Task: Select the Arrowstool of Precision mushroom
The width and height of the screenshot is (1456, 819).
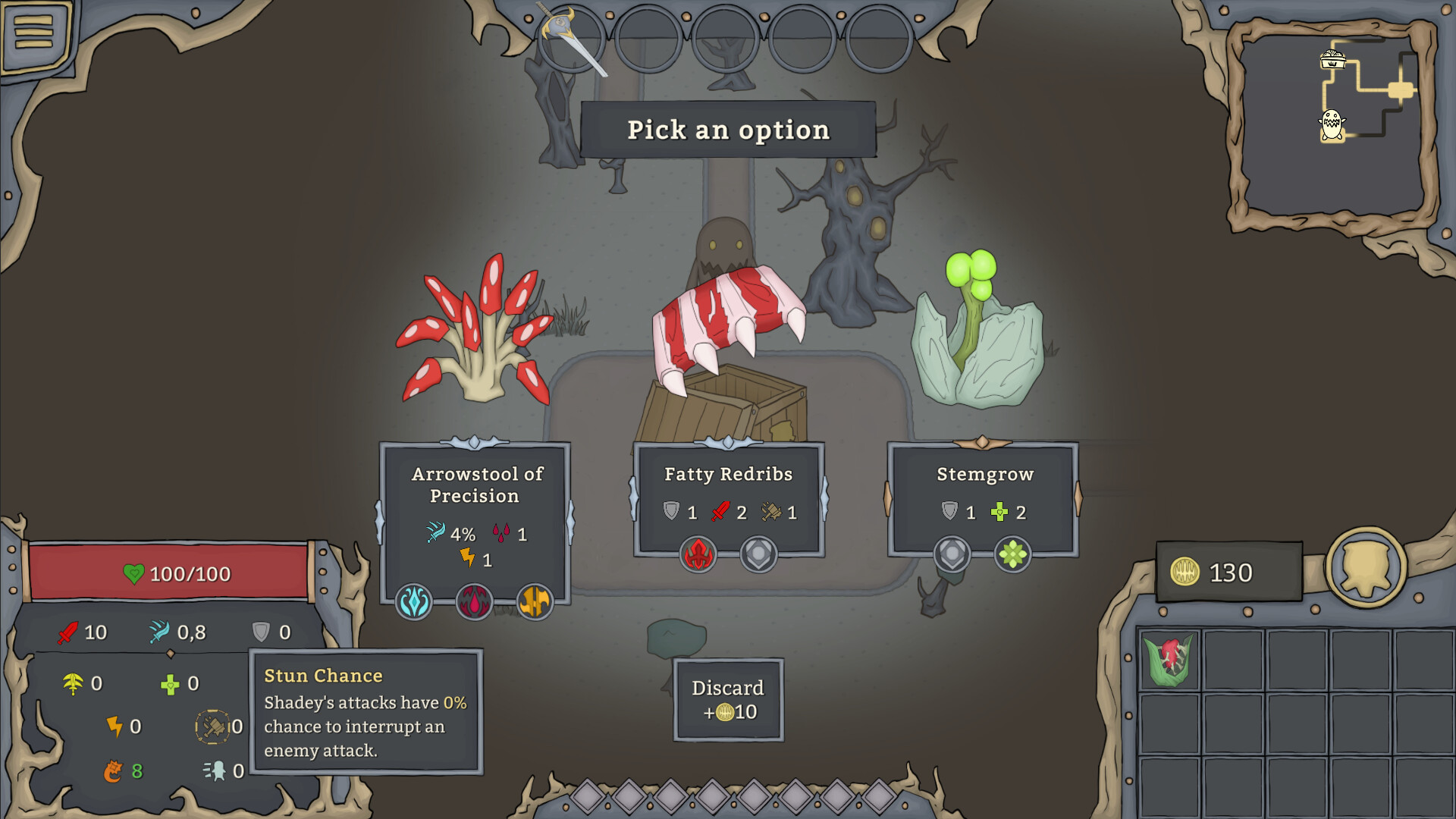Action: pyautogui.click(x=474, y=334)
